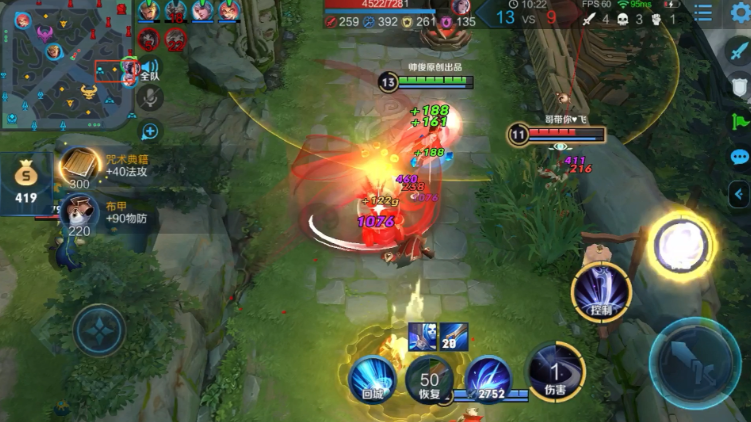Screen dimensions: 751x422
Task: Send the sword attack signal
Action: [740, 52]
